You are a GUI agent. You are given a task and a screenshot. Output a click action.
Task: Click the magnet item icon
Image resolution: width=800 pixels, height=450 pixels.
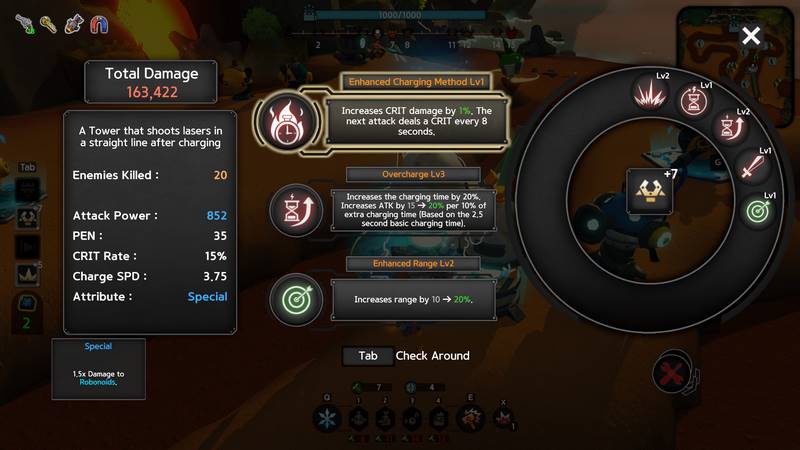98,23
